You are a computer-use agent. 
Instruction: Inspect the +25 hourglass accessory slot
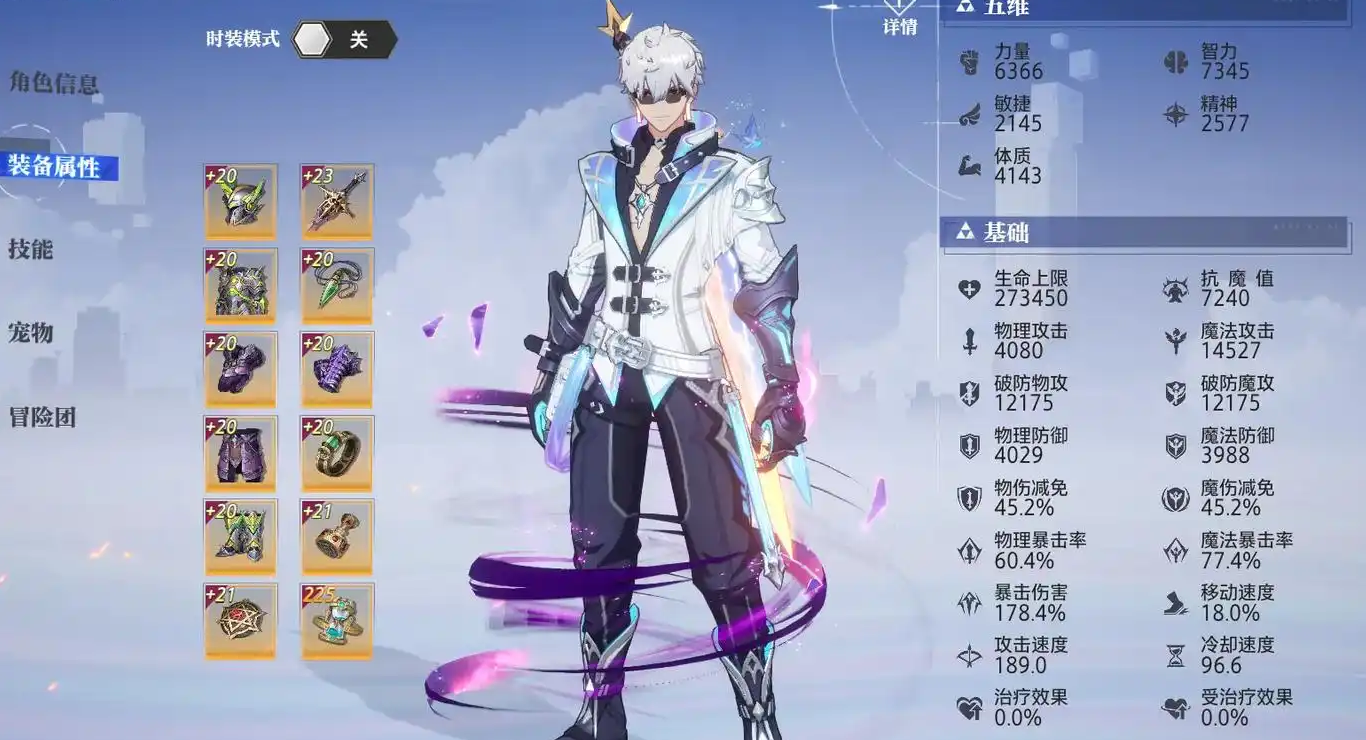pos(336,620)
